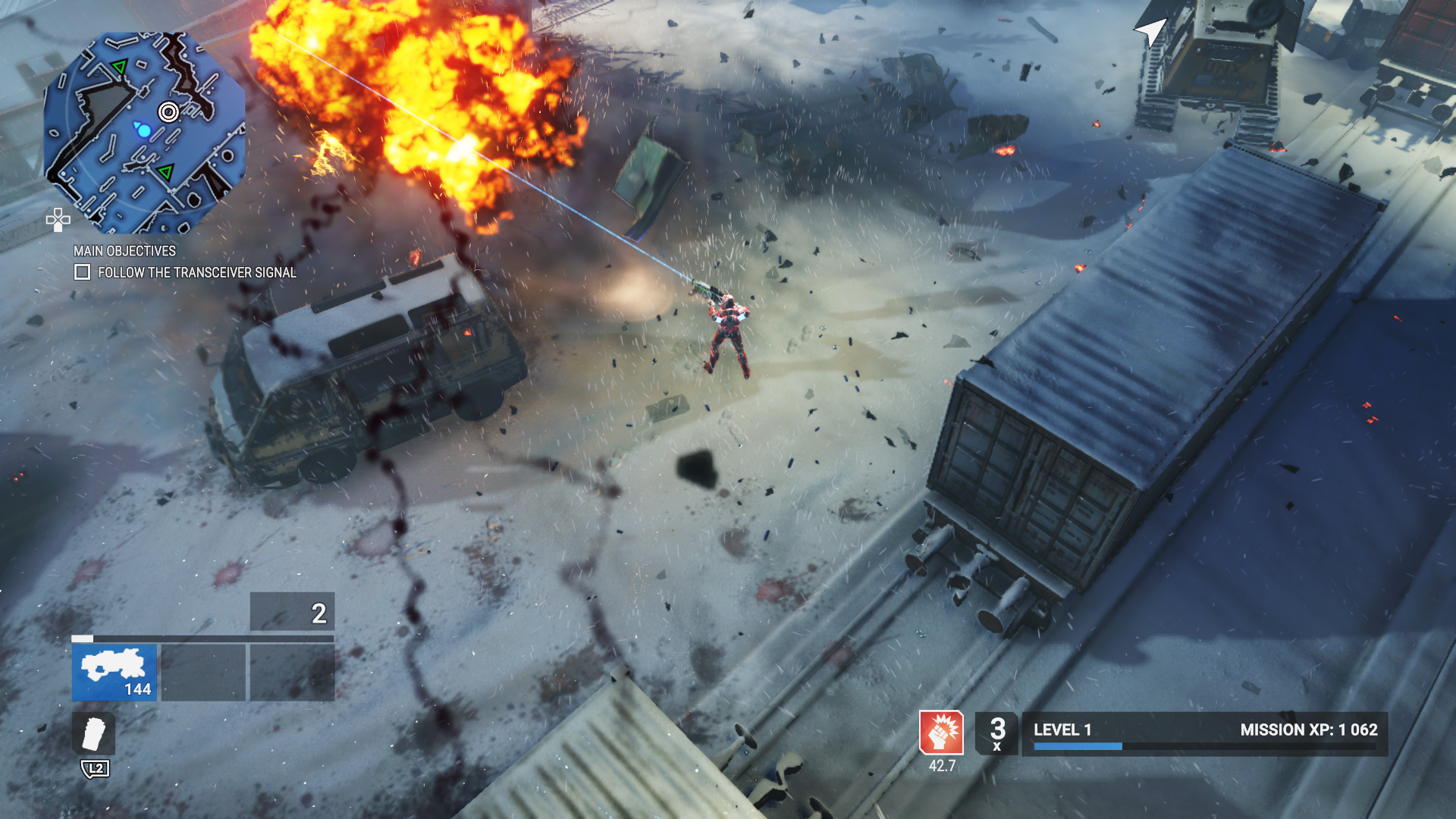Open the octagonal minimap
This screenshot has height=819, width=1456.
pyautogui.click(x=144, y=133)
